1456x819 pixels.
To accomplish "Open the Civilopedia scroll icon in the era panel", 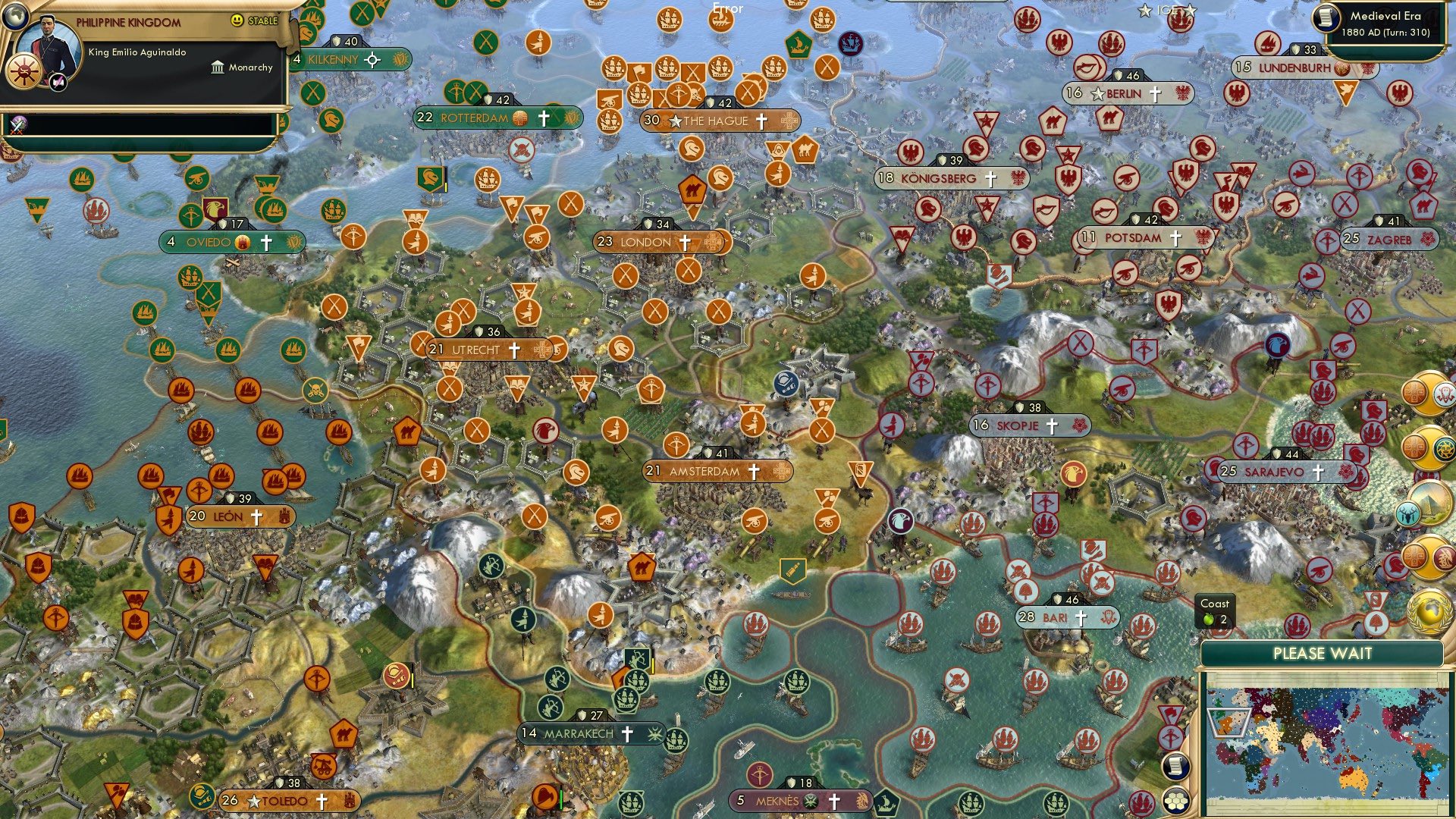I will pos(1326,17).
